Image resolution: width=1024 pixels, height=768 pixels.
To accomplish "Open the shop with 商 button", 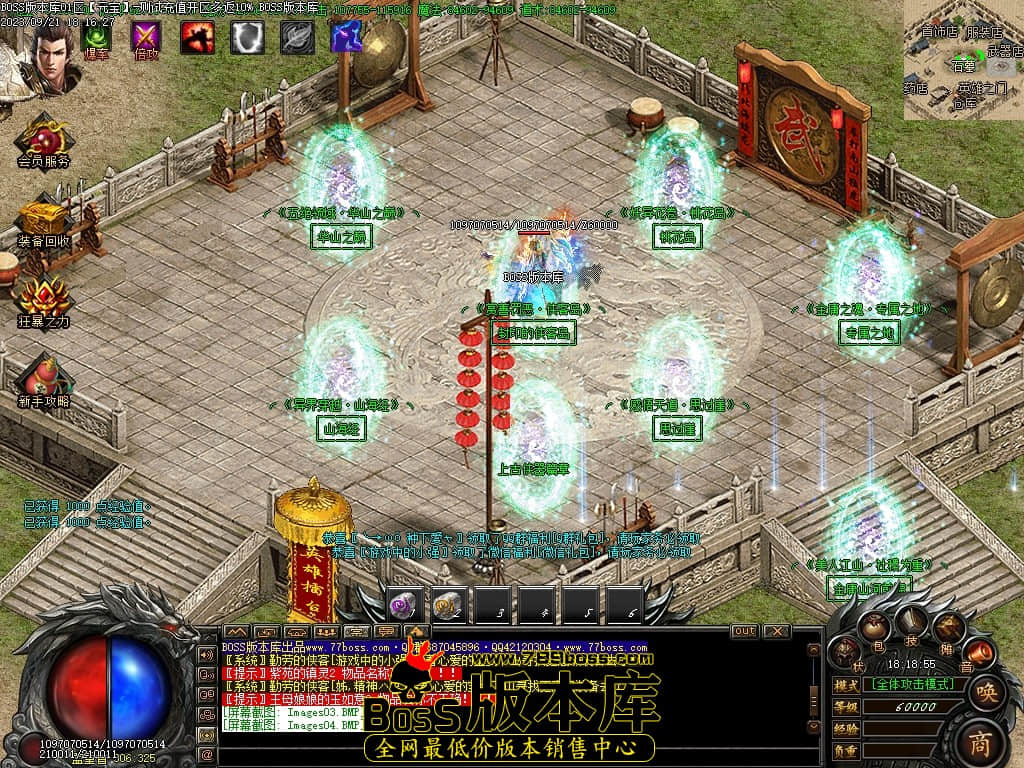I will [981, 741].
